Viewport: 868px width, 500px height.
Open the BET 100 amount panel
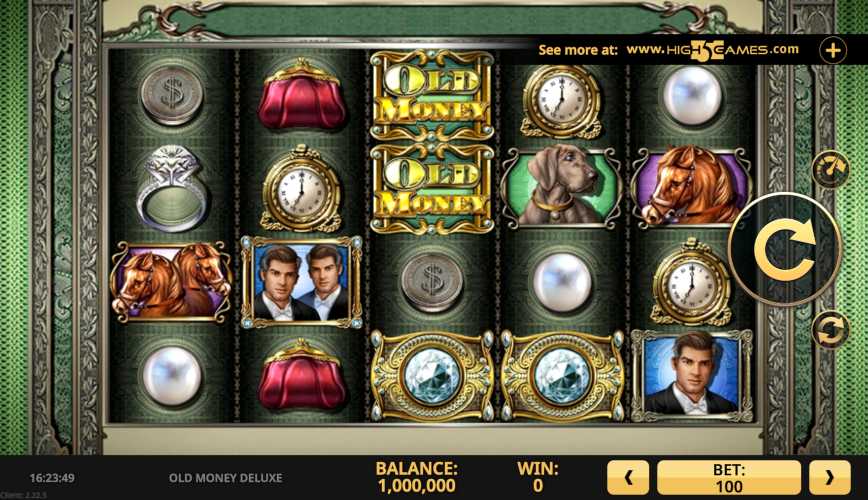pos(729,478)
